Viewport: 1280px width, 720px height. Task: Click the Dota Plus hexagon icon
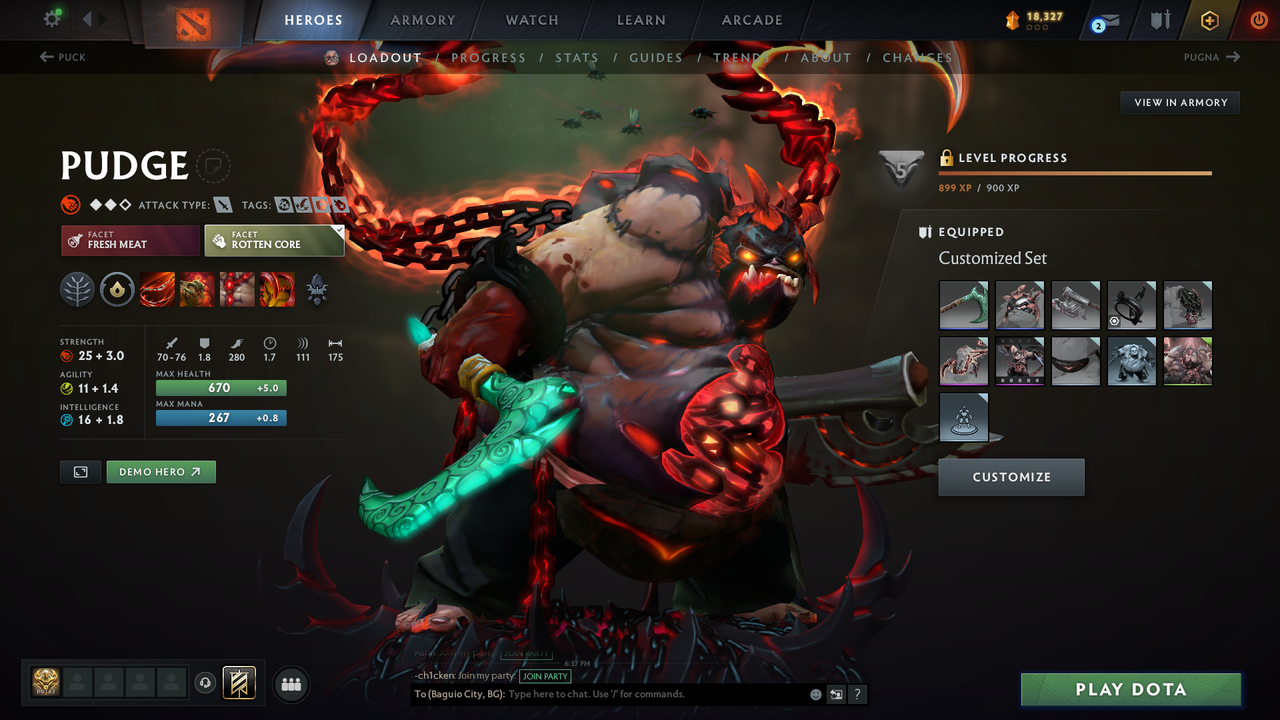pyautogui.click(x=1209, y=19)
